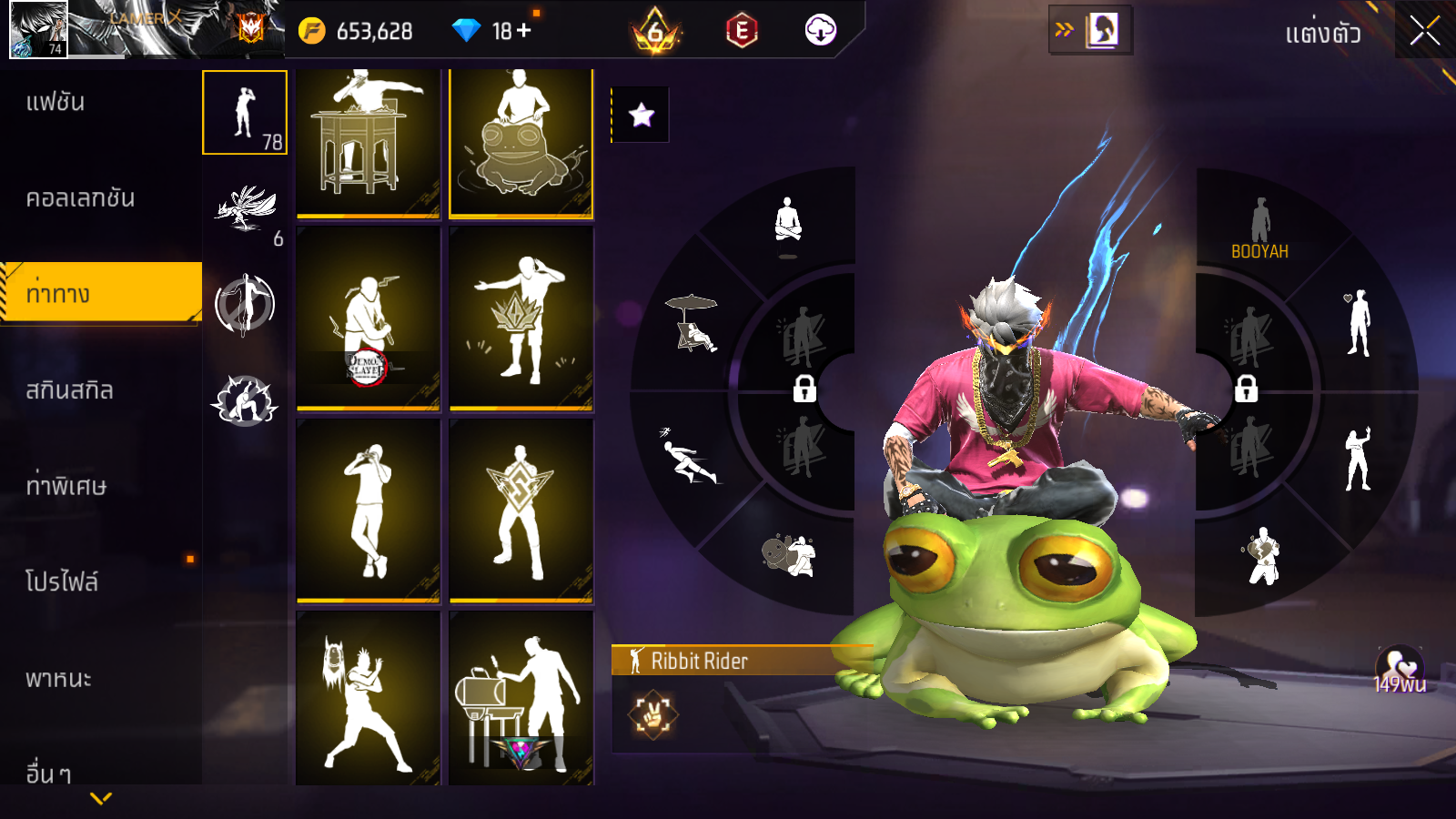This screenshot has height=819, width=1456.
Task: Choose the meditating pose wheel slot
Action: tap(788, 223)
